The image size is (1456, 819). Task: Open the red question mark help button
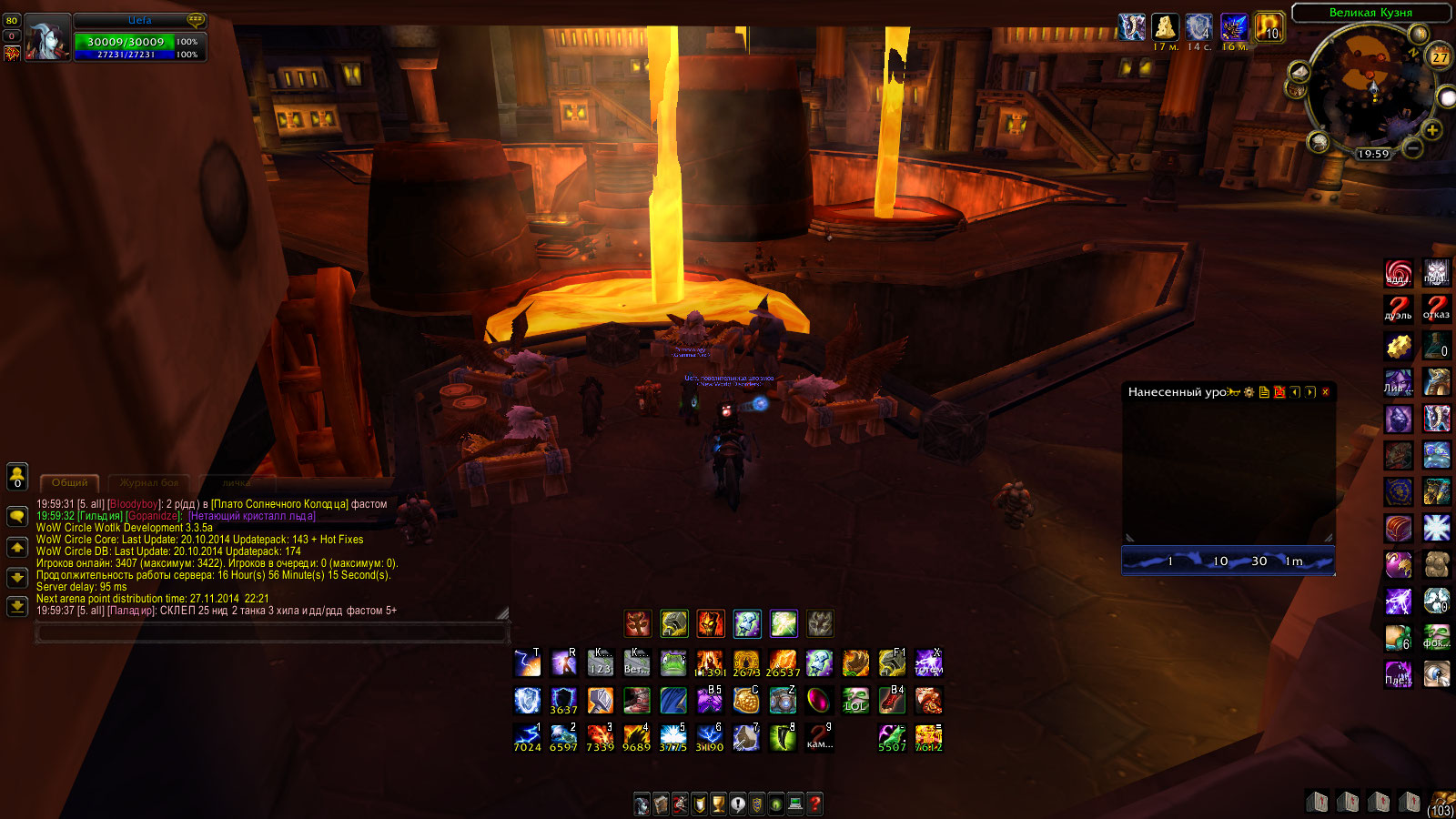point(815,804)
